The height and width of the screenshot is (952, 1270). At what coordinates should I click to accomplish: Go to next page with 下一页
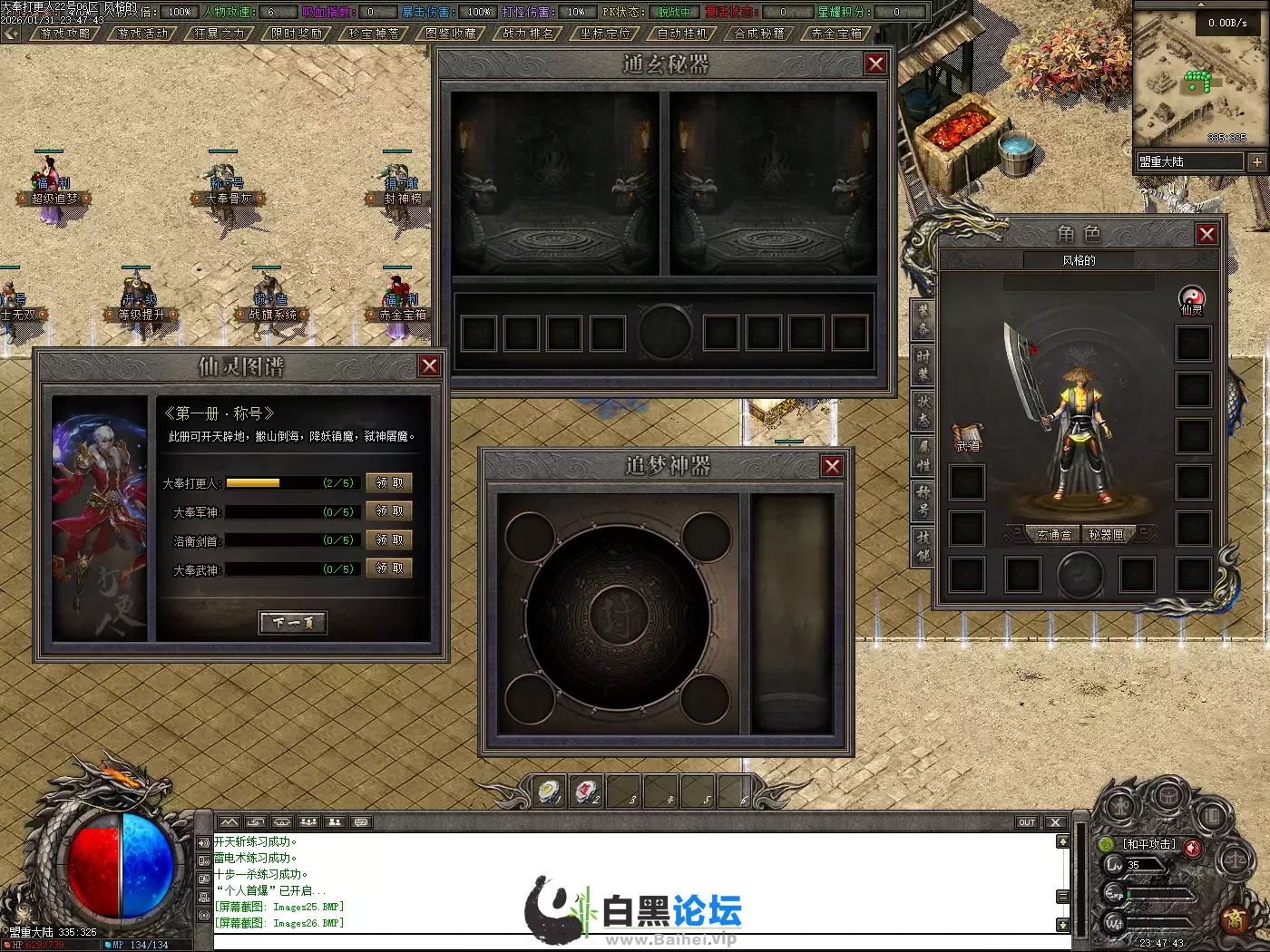click(x=292, y=622)
